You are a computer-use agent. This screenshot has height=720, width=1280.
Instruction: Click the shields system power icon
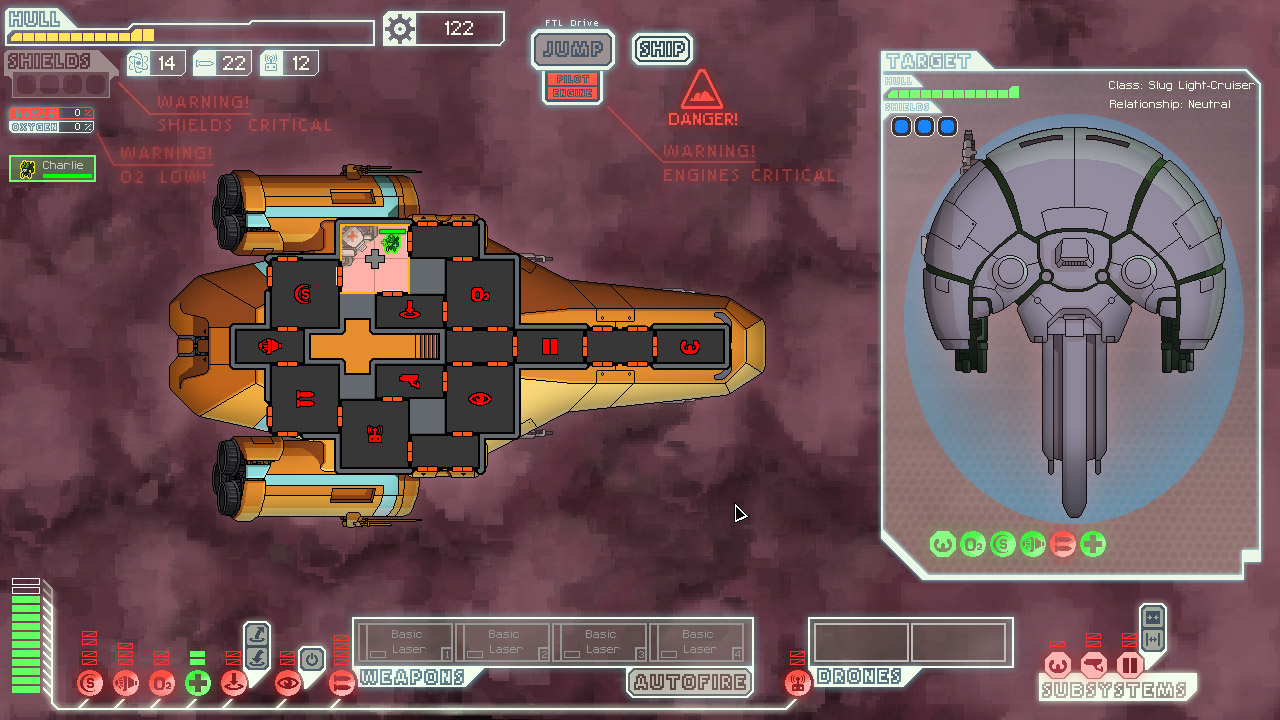coord(90,684)
